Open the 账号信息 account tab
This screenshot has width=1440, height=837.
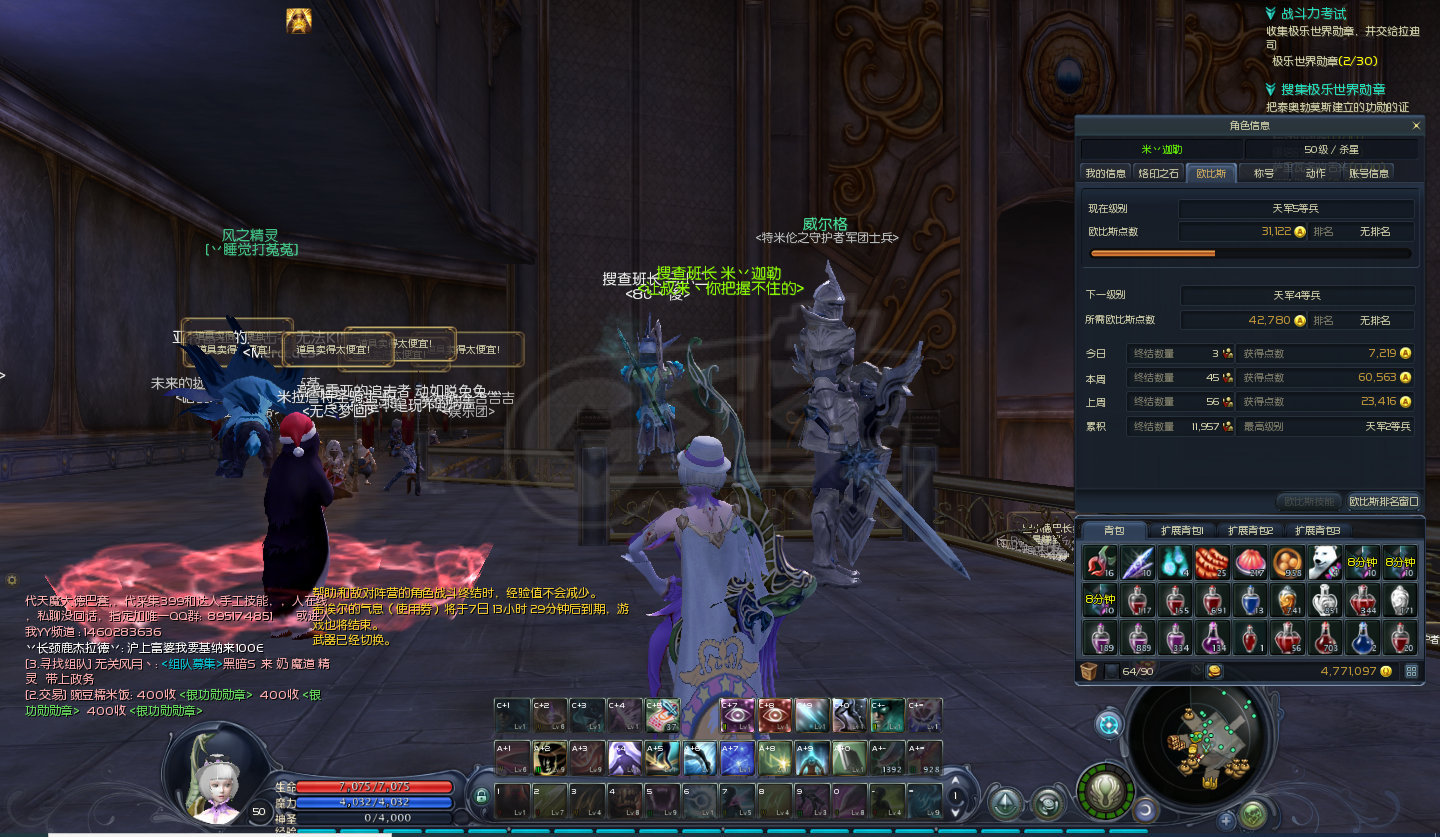coord(1369,173)
